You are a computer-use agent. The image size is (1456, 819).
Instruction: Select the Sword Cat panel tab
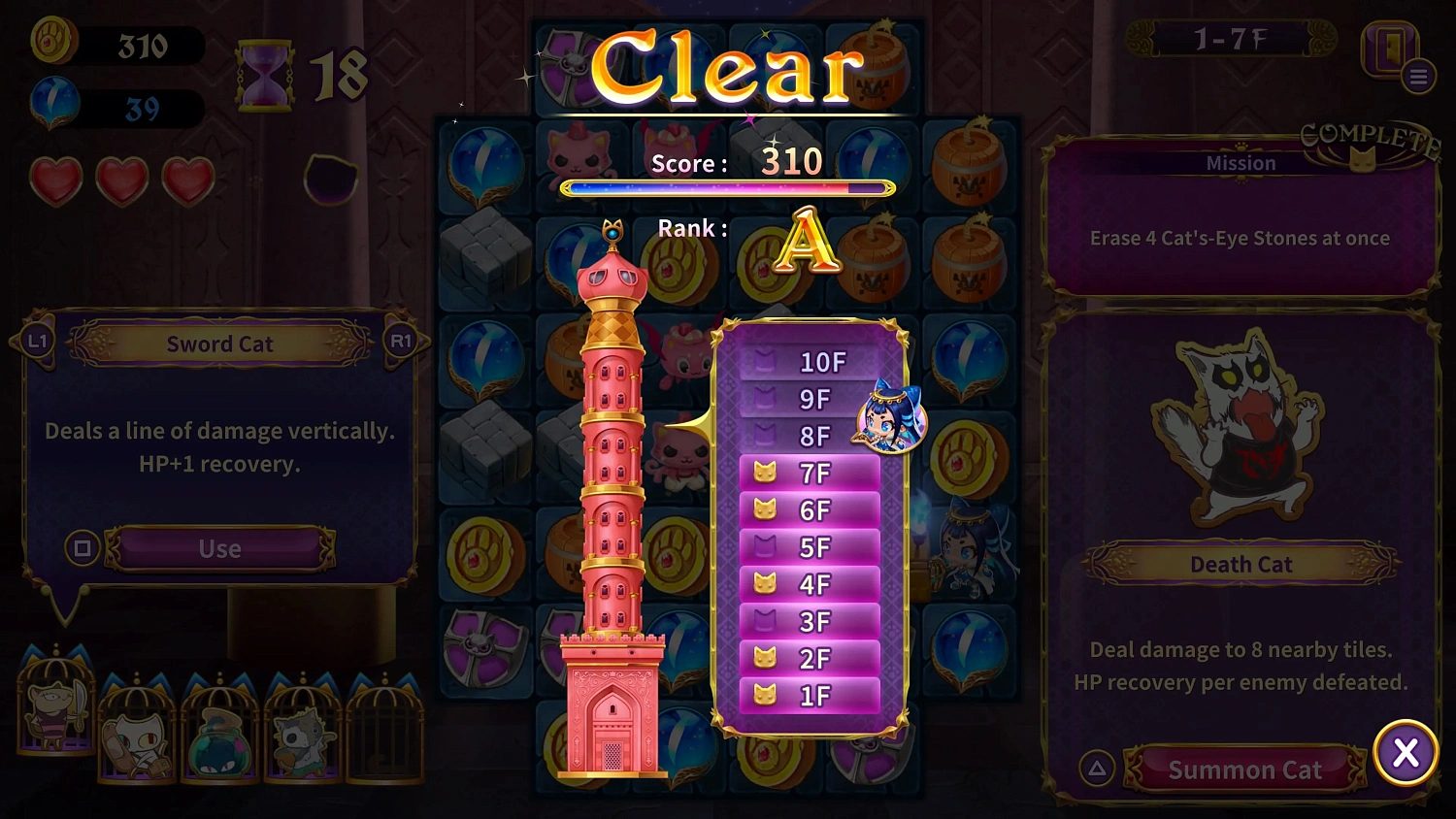[218, 344]
